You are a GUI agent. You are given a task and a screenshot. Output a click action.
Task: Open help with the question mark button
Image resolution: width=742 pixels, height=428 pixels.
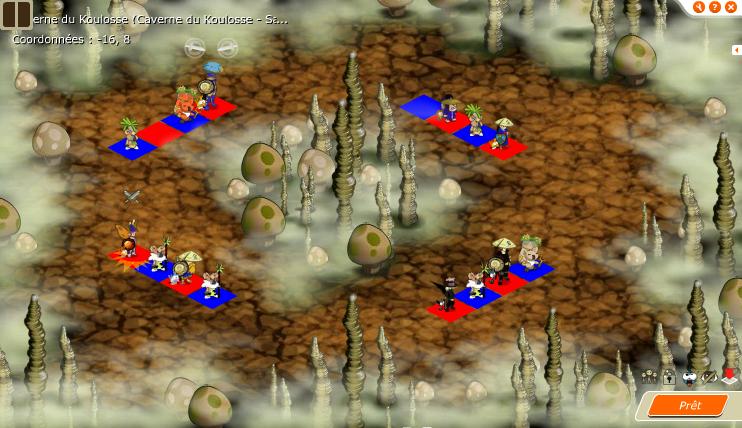point(714,7)
